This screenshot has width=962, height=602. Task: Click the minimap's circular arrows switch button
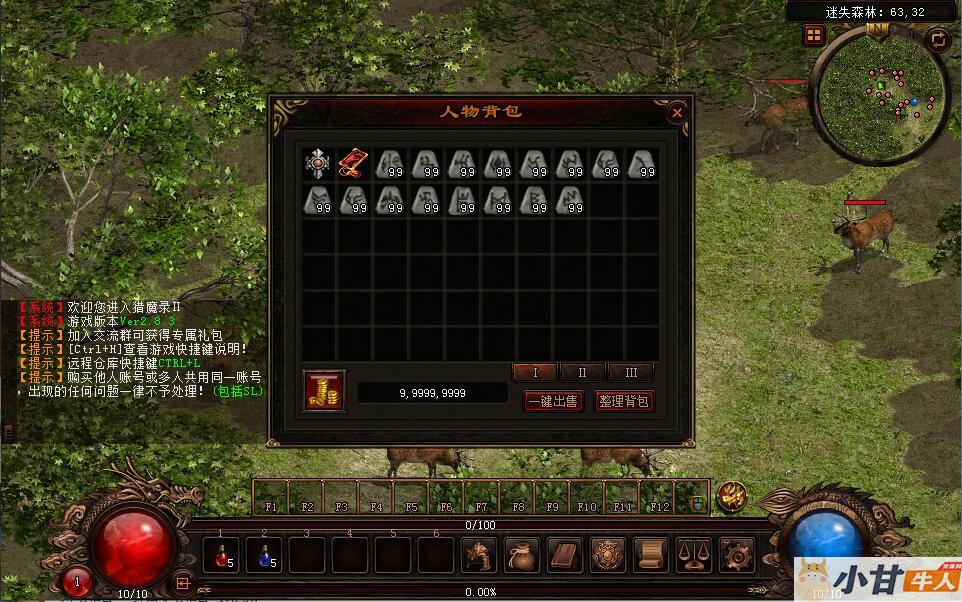pyautogui.click(x=937, y=40)
